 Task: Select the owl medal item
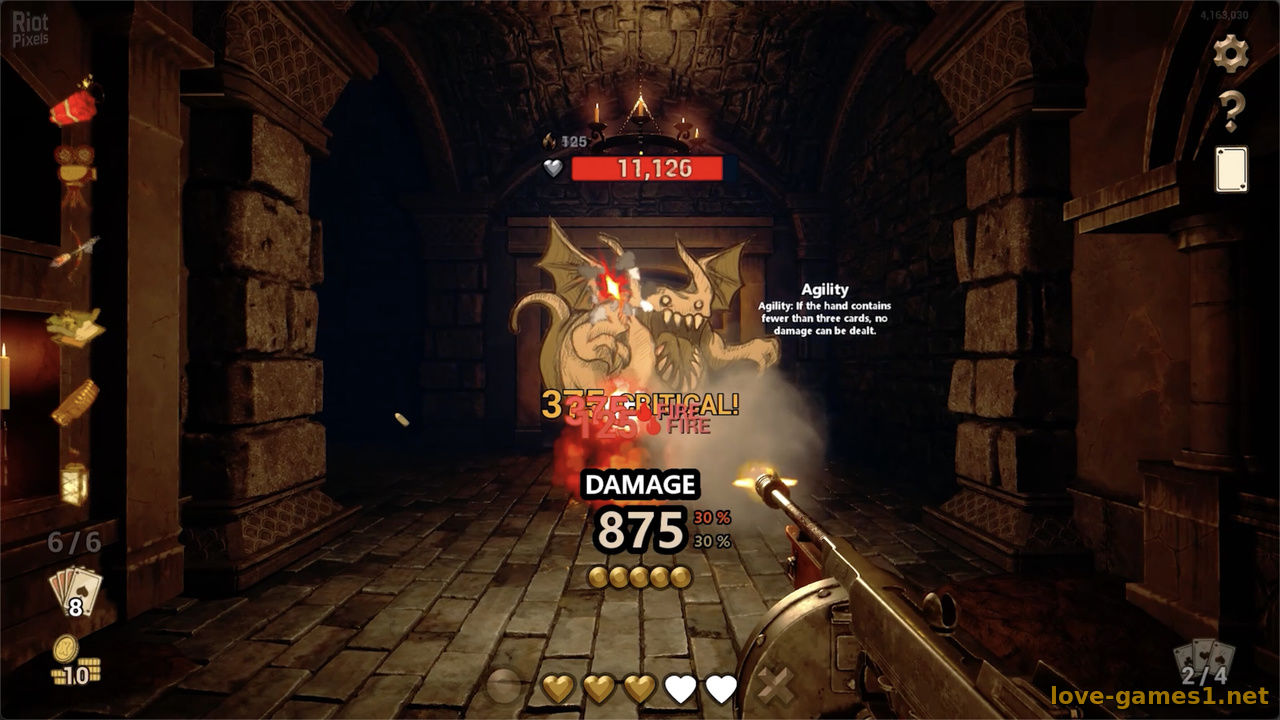click(74, 170)
